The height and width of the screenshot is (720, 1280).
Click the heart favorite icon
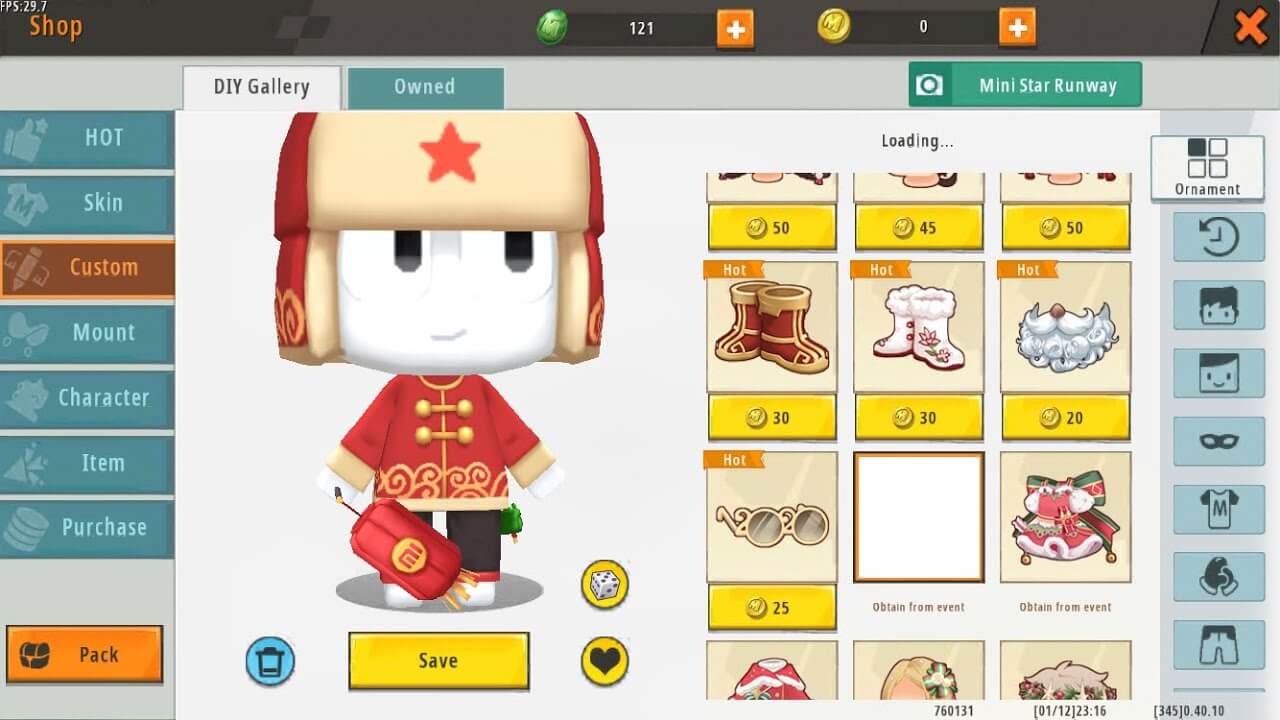pyautogui.click(x=604, y=660)
